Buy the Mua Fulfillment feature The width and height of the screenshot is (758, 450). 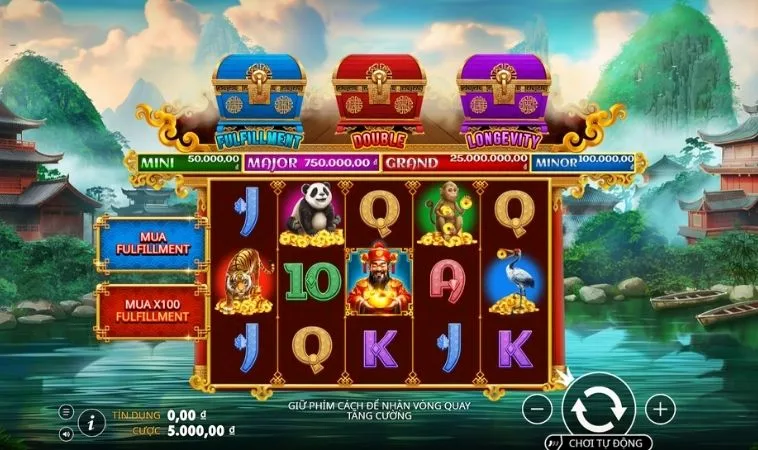click(x=150, y=243)
